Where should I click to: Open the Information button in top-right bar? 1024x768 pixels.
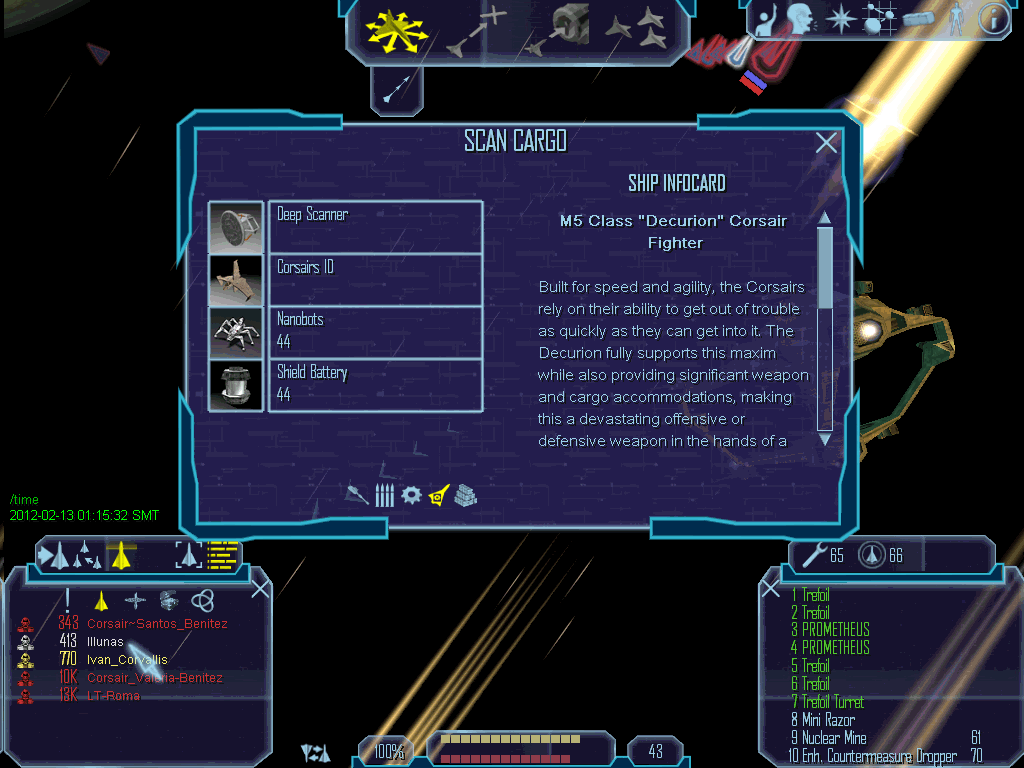[993, 20]
